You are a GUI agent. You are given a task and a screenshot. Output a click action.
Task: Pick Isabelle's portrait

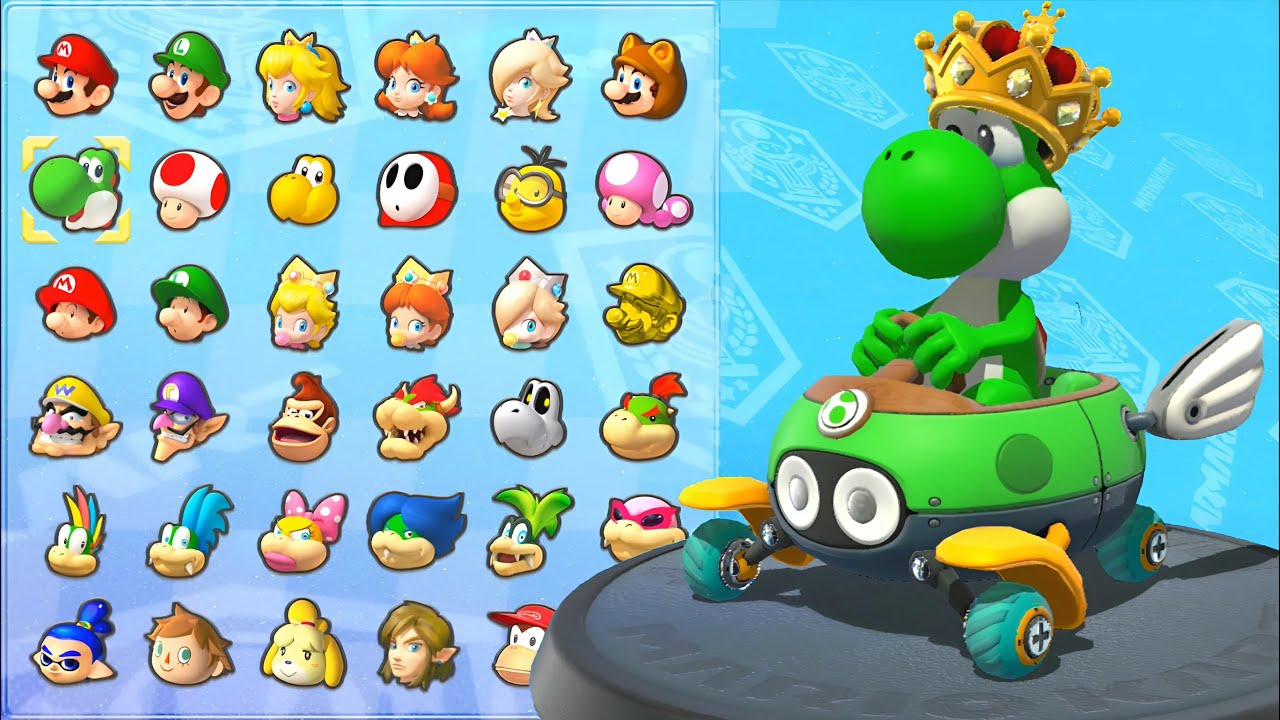(301, 645)
